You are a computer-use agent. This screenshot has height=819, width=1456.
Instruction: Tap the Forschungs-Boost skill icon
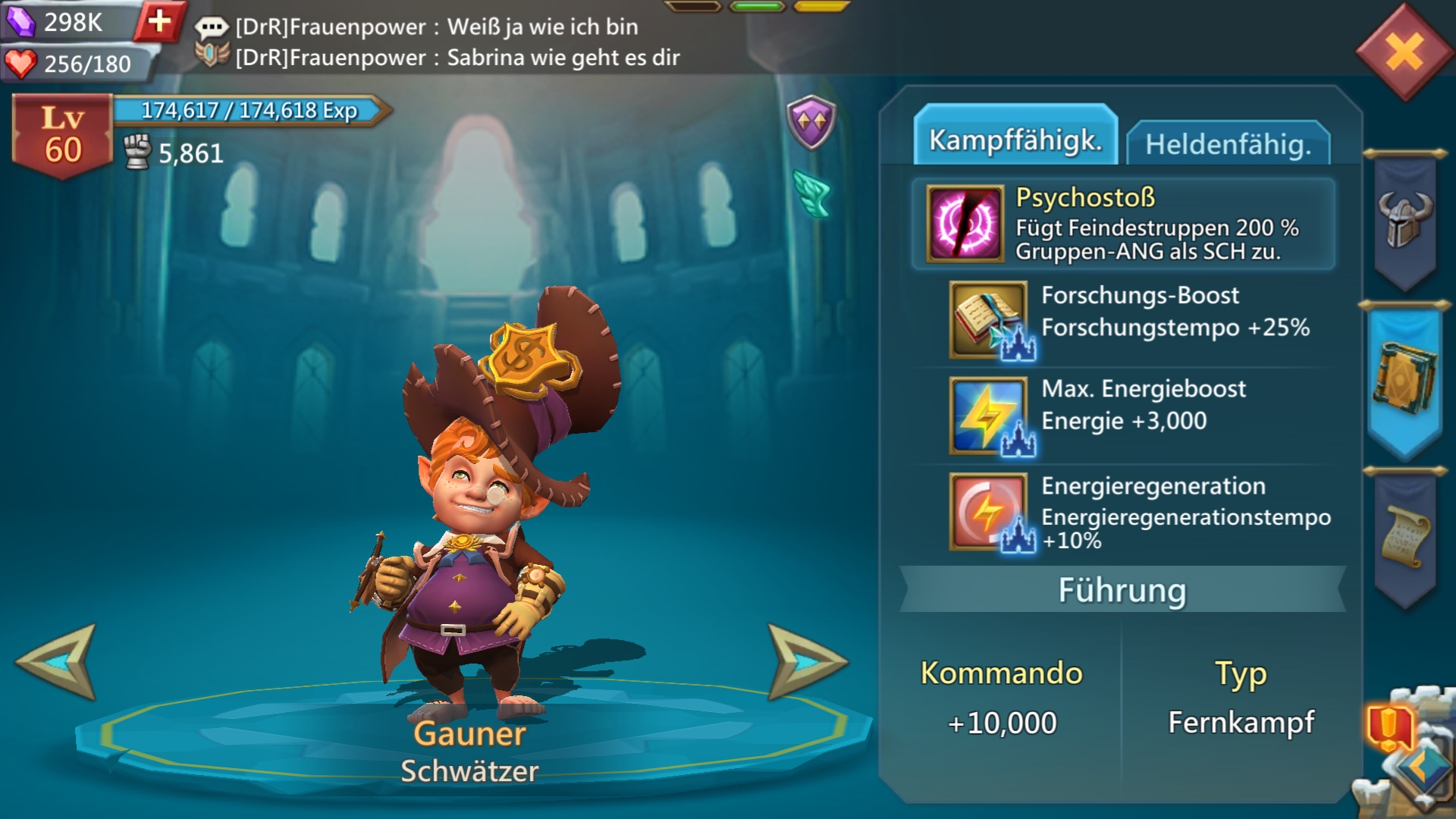click(x=989, y=319)
